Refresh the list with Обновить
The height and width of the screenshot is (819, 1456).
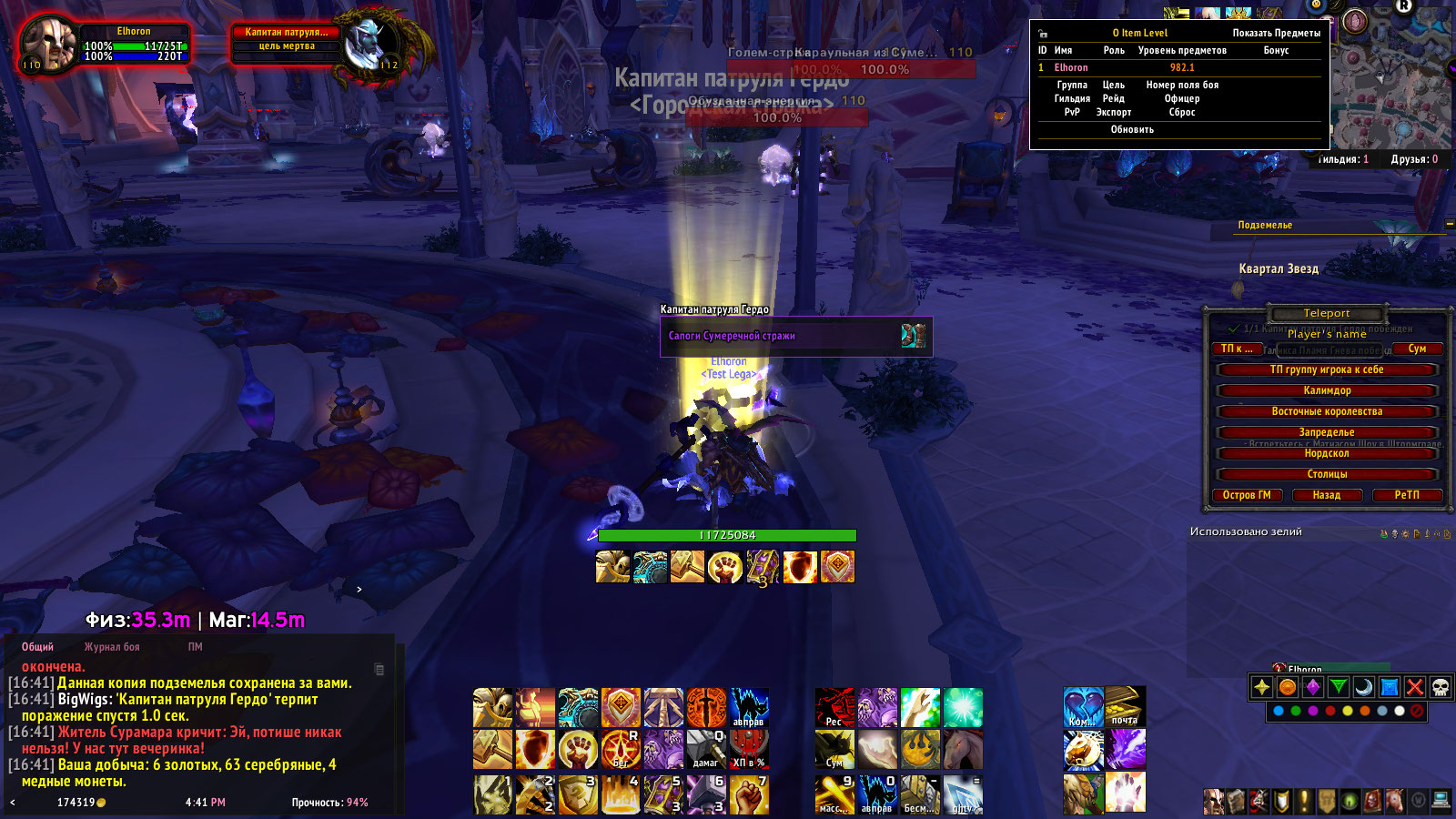click(1132, 129)
